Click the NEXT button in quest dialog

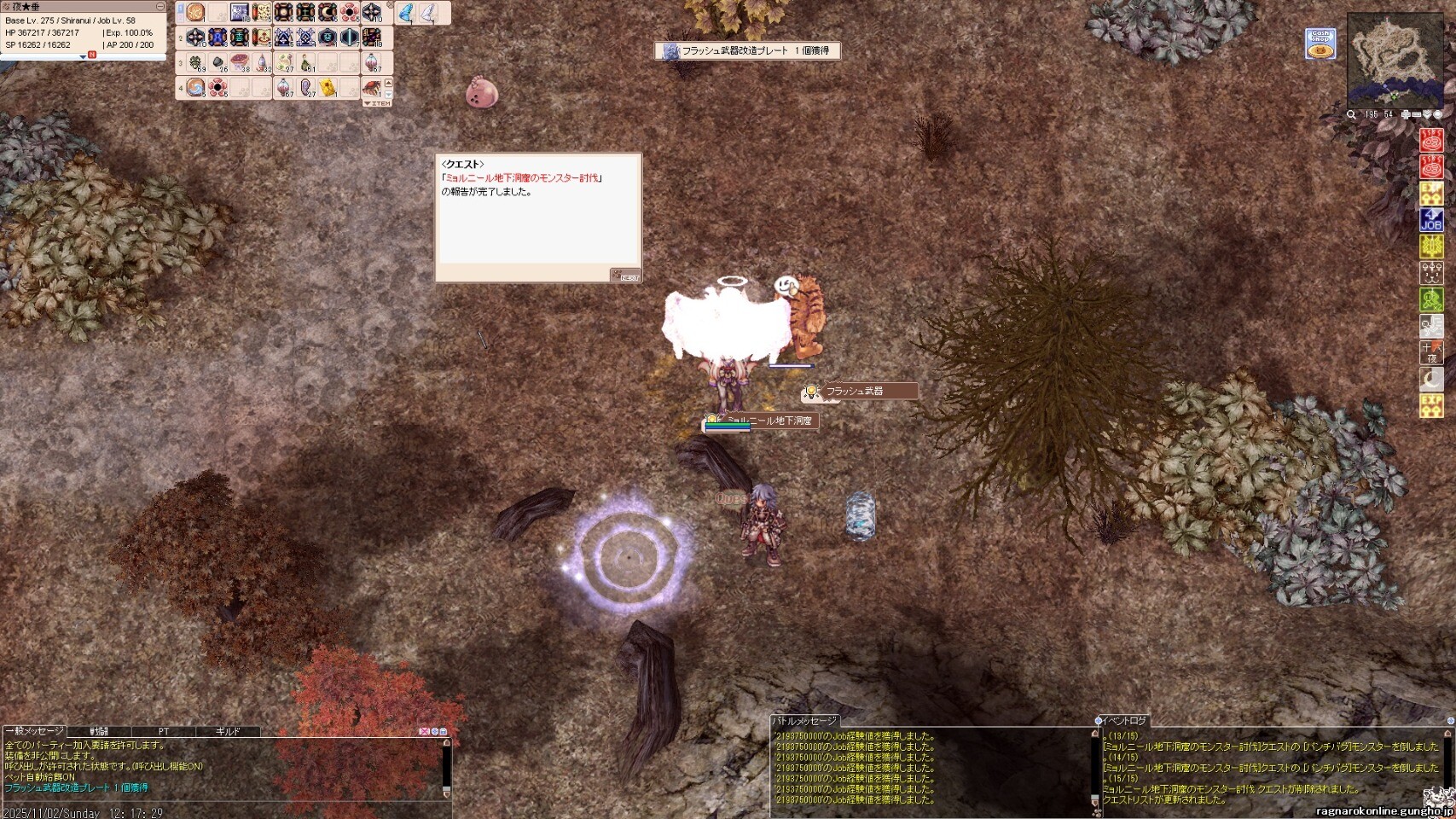[625, 276]
